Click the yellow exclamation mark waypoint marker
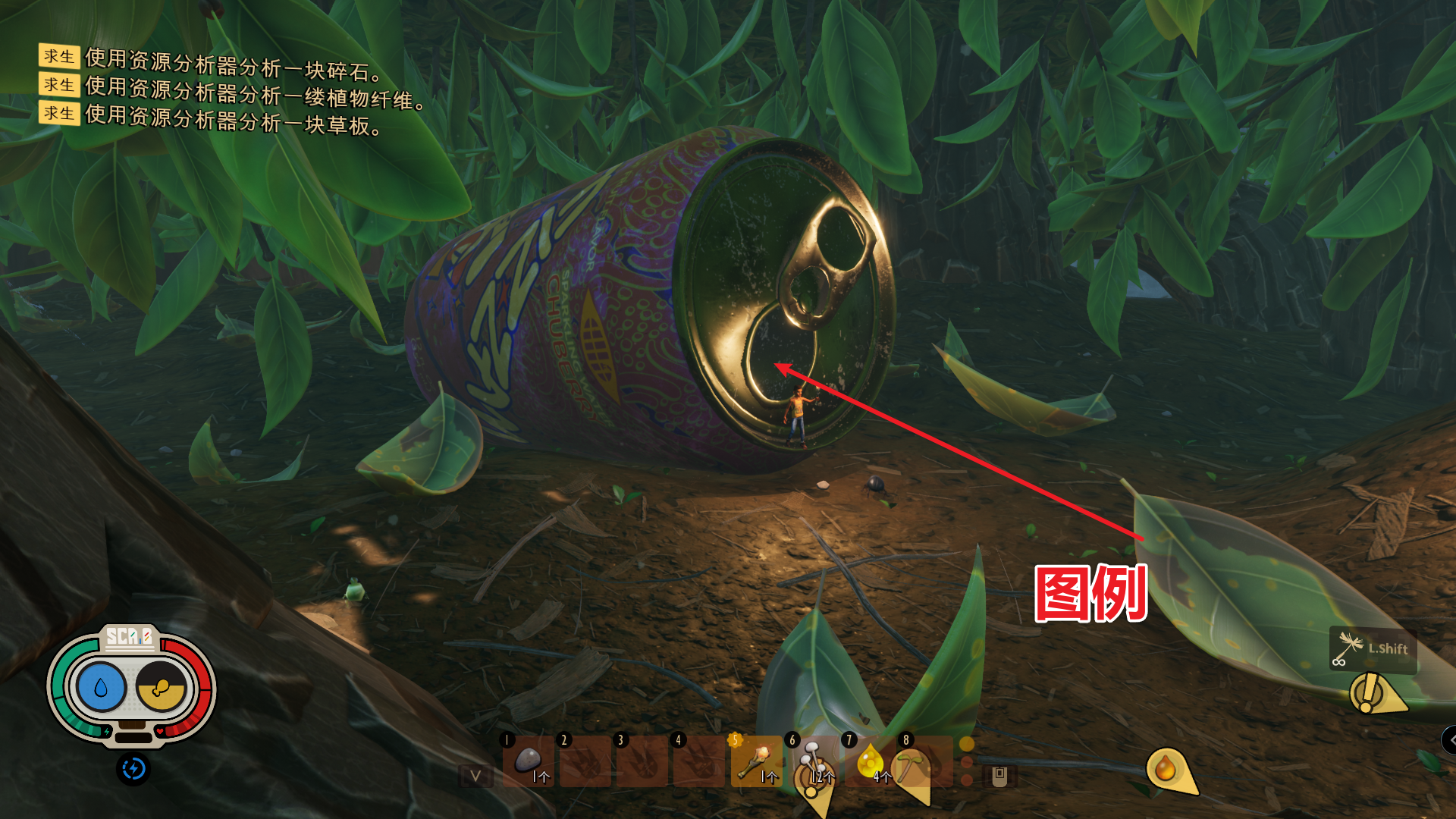The image size is (1456, 819). pos(1370,692)
